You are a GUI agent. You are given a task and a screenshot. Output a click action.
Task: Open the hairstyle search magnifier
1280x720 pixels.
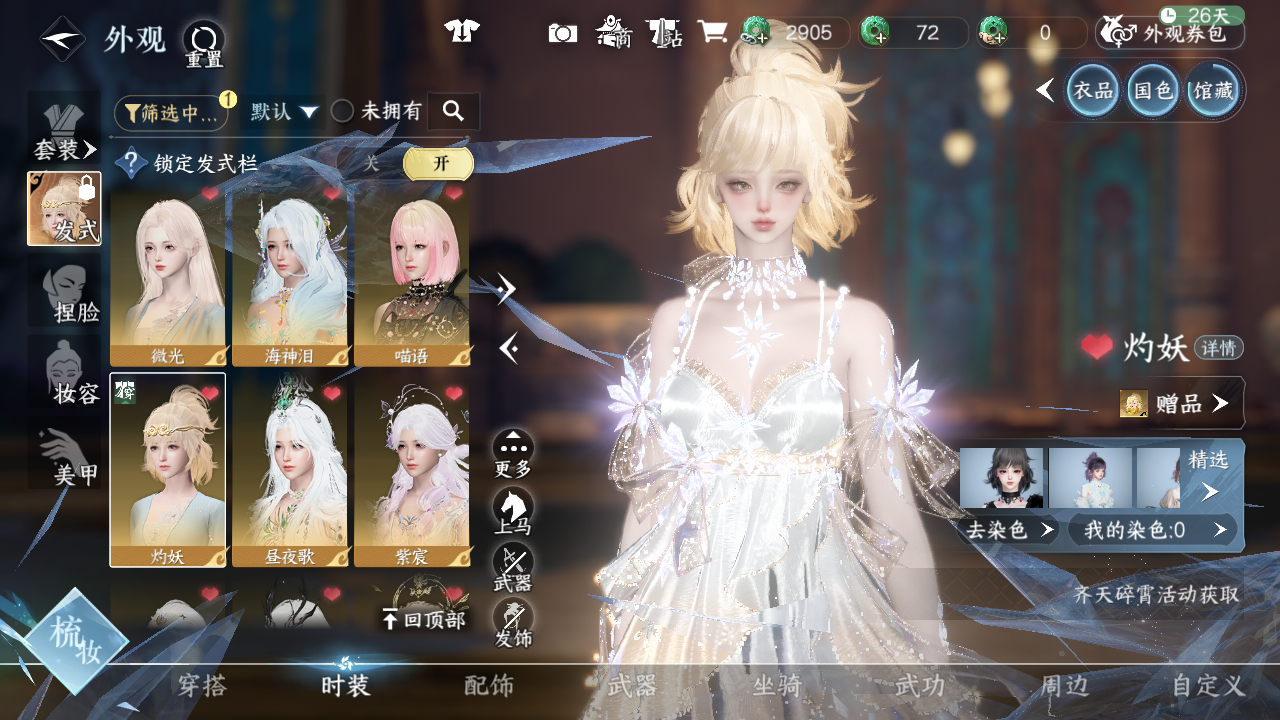453,112
